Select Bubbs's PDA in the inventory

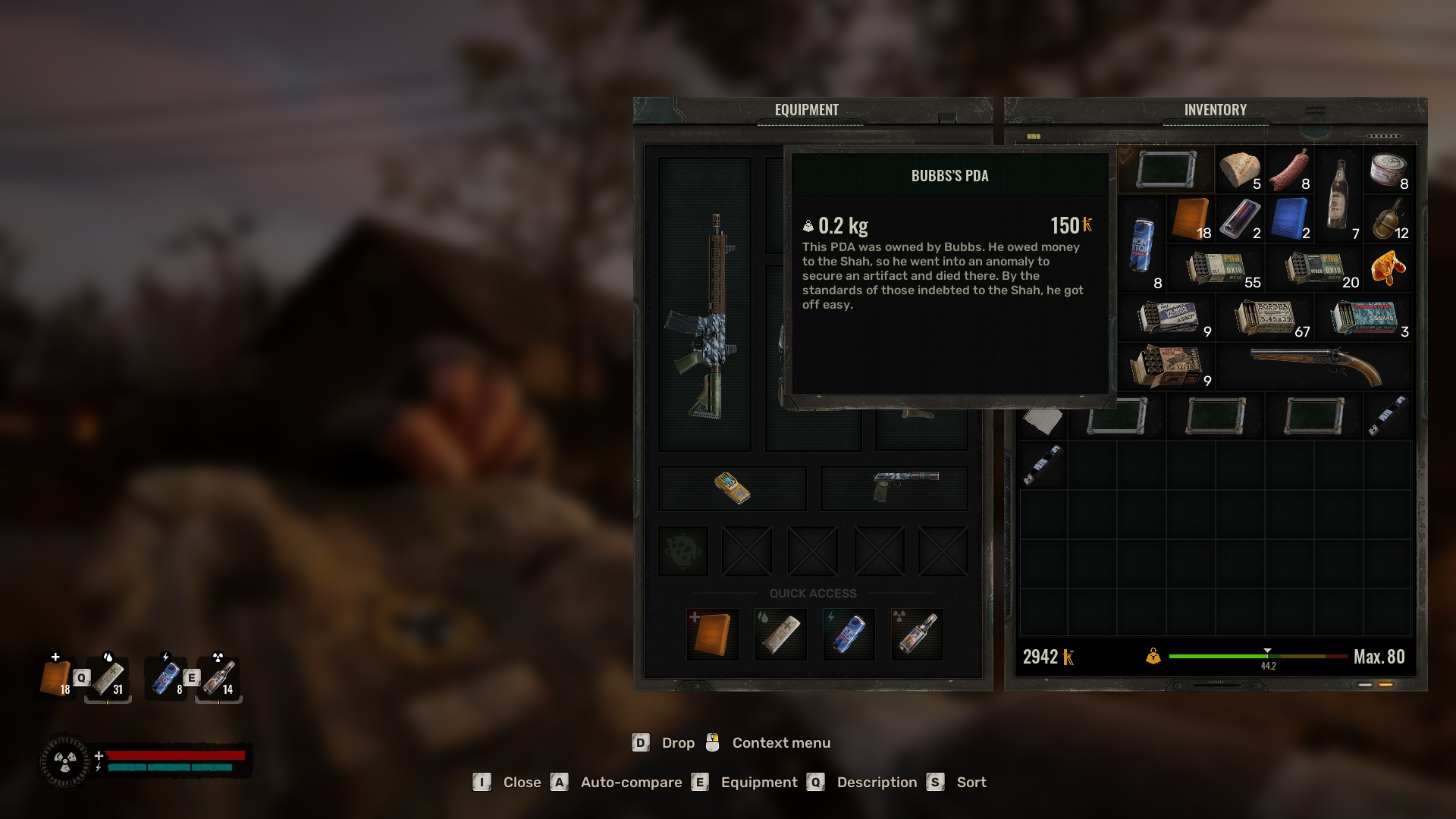point(1166,169)
